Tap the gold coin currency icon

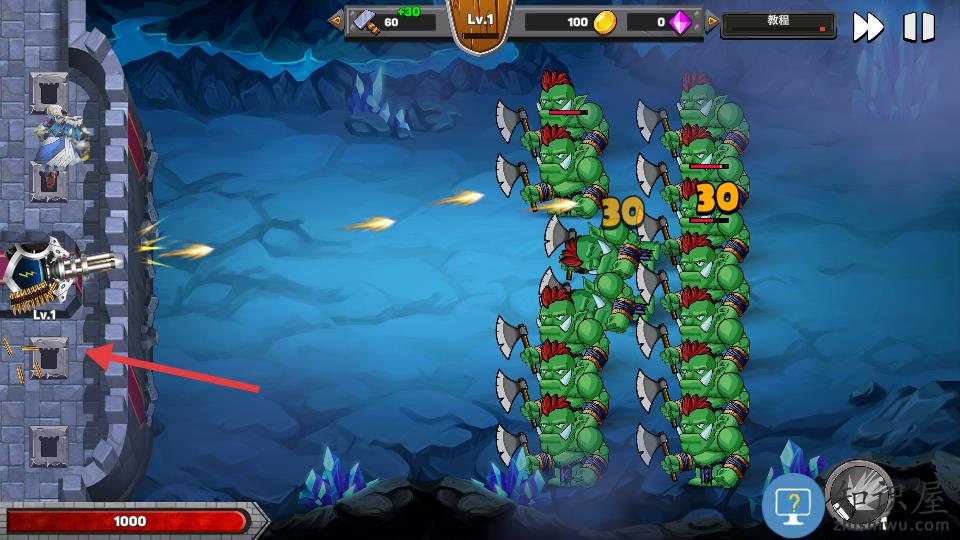point(604,22)
